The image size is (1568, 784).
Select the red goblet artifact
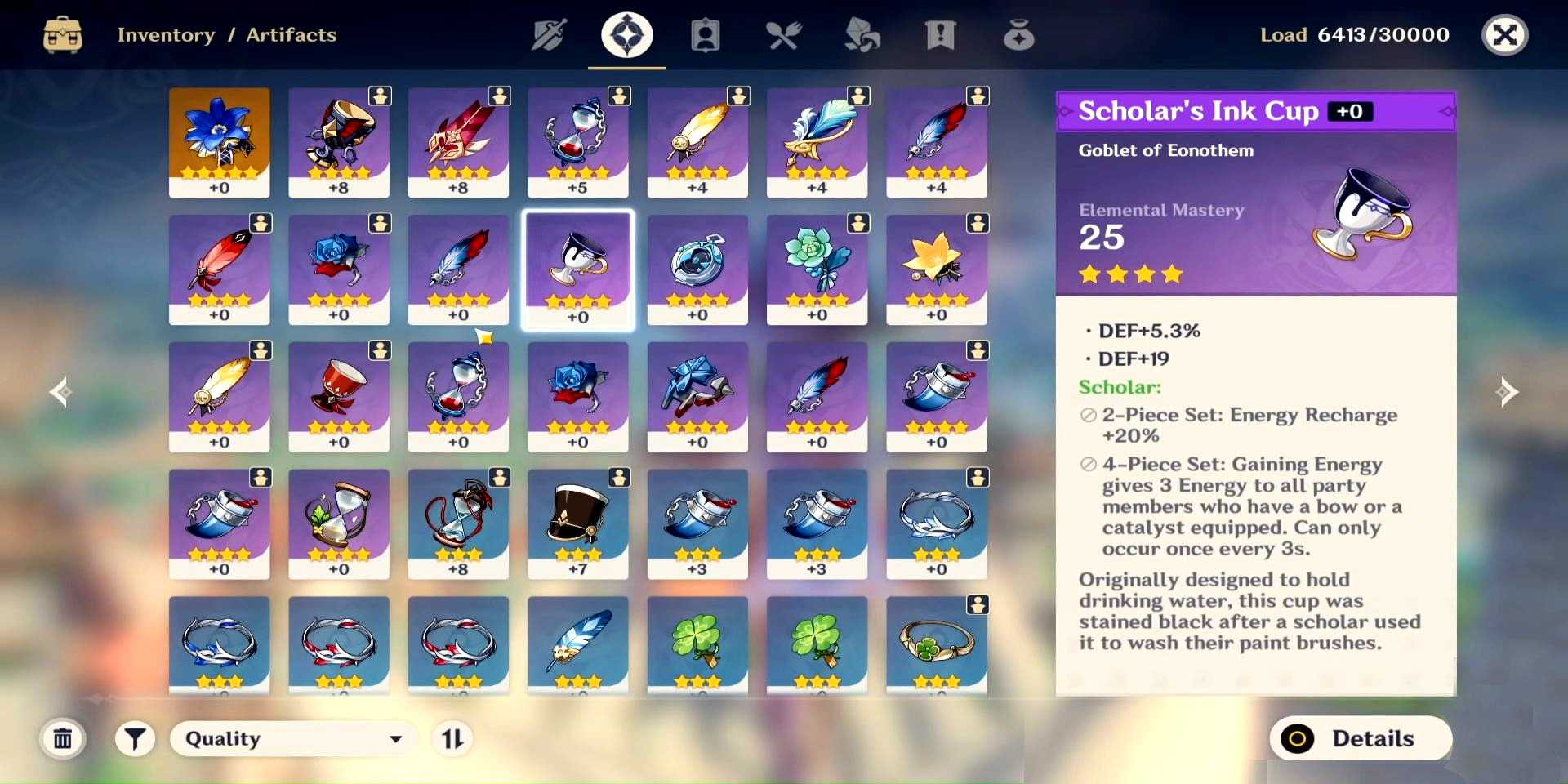coord(339,397)
